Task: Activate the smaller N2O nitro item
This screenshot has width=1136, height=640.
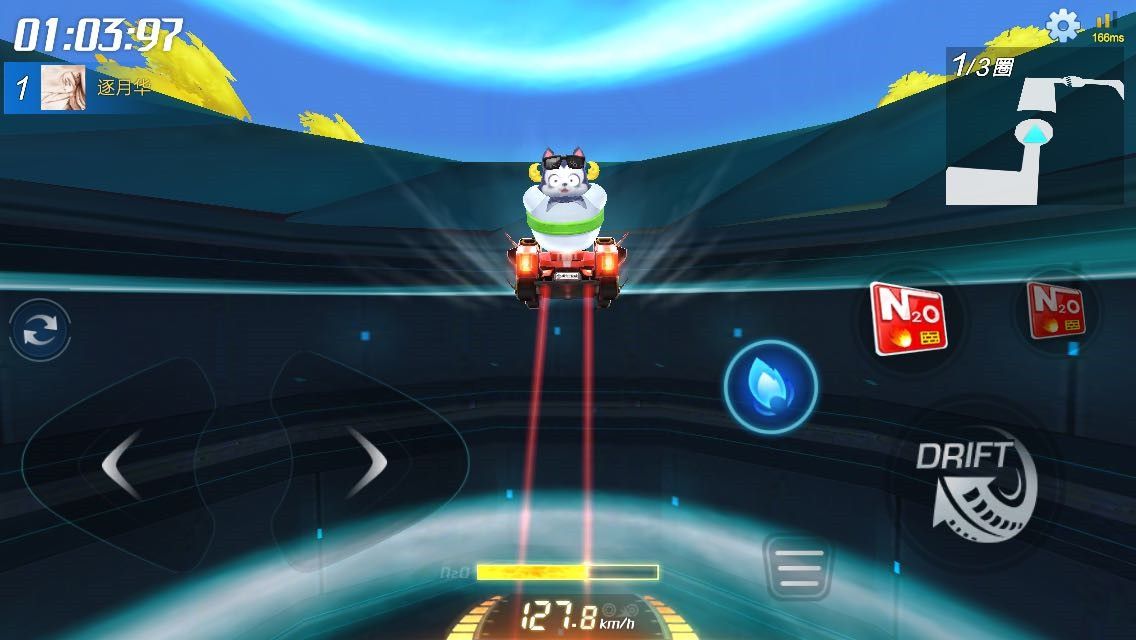Action: (1056, 310)
